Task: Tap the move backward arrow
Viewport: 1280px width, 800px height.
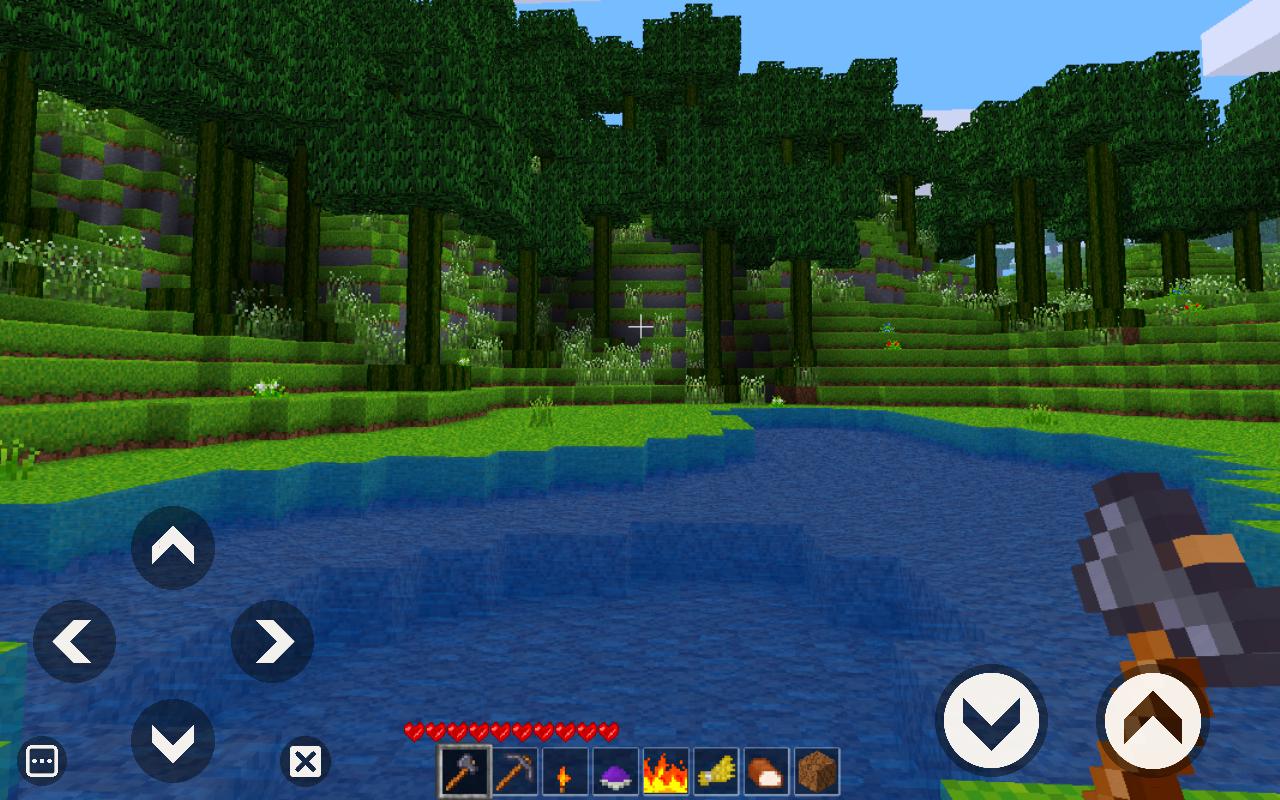Action: (172, 741)
